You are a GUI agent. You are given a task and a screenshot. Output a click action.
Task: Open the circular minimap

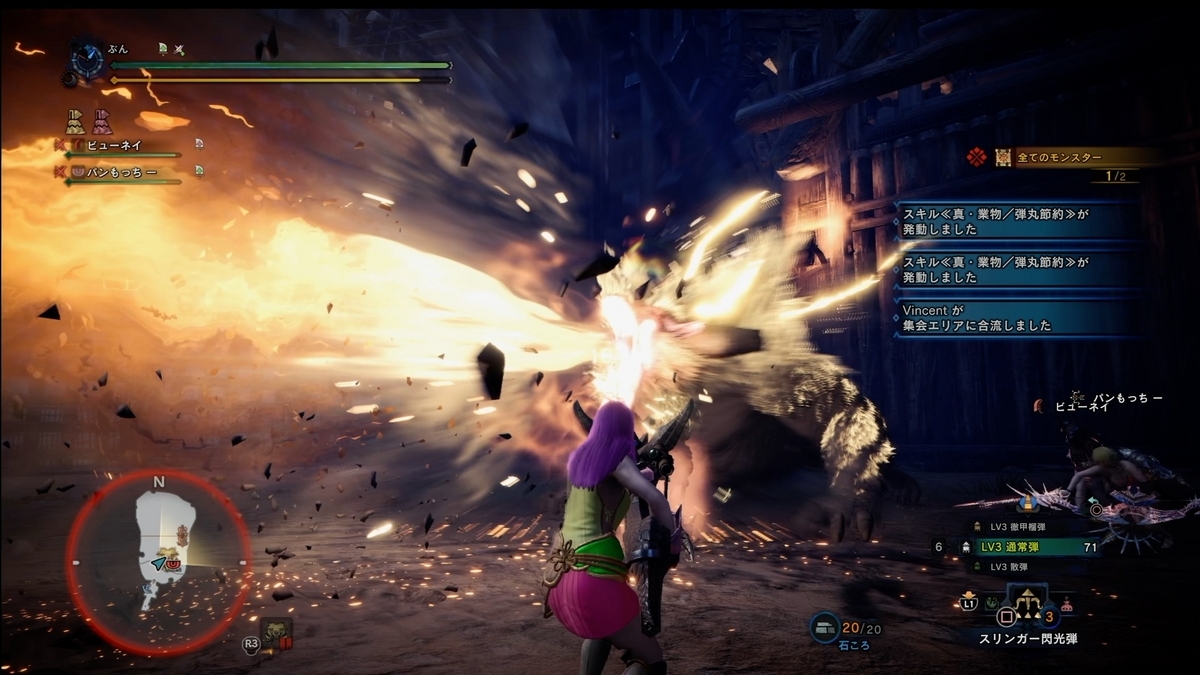[158, 562]
